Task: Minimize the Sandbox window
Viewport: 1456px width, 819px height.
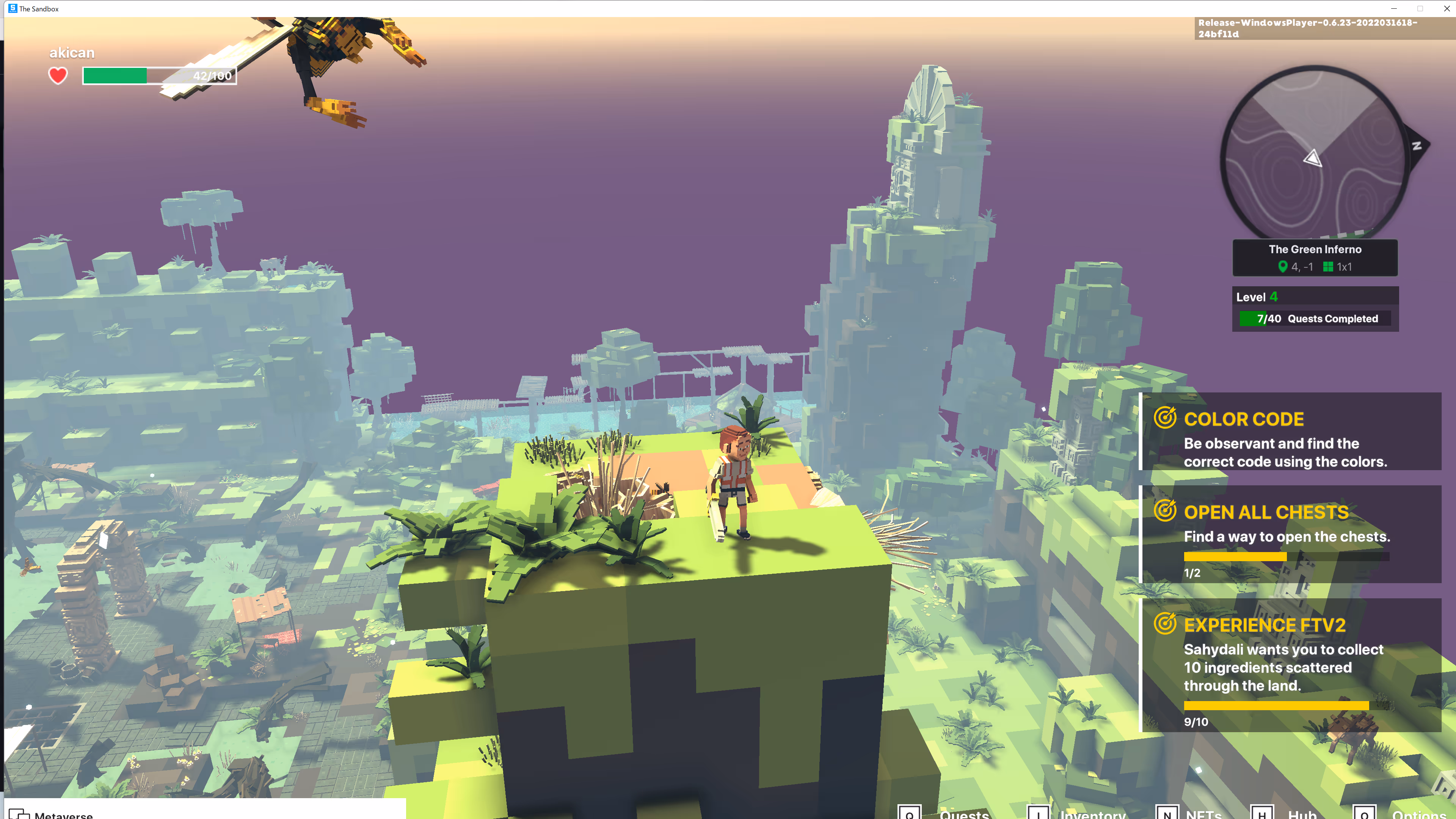Action: click(1393, 8)
